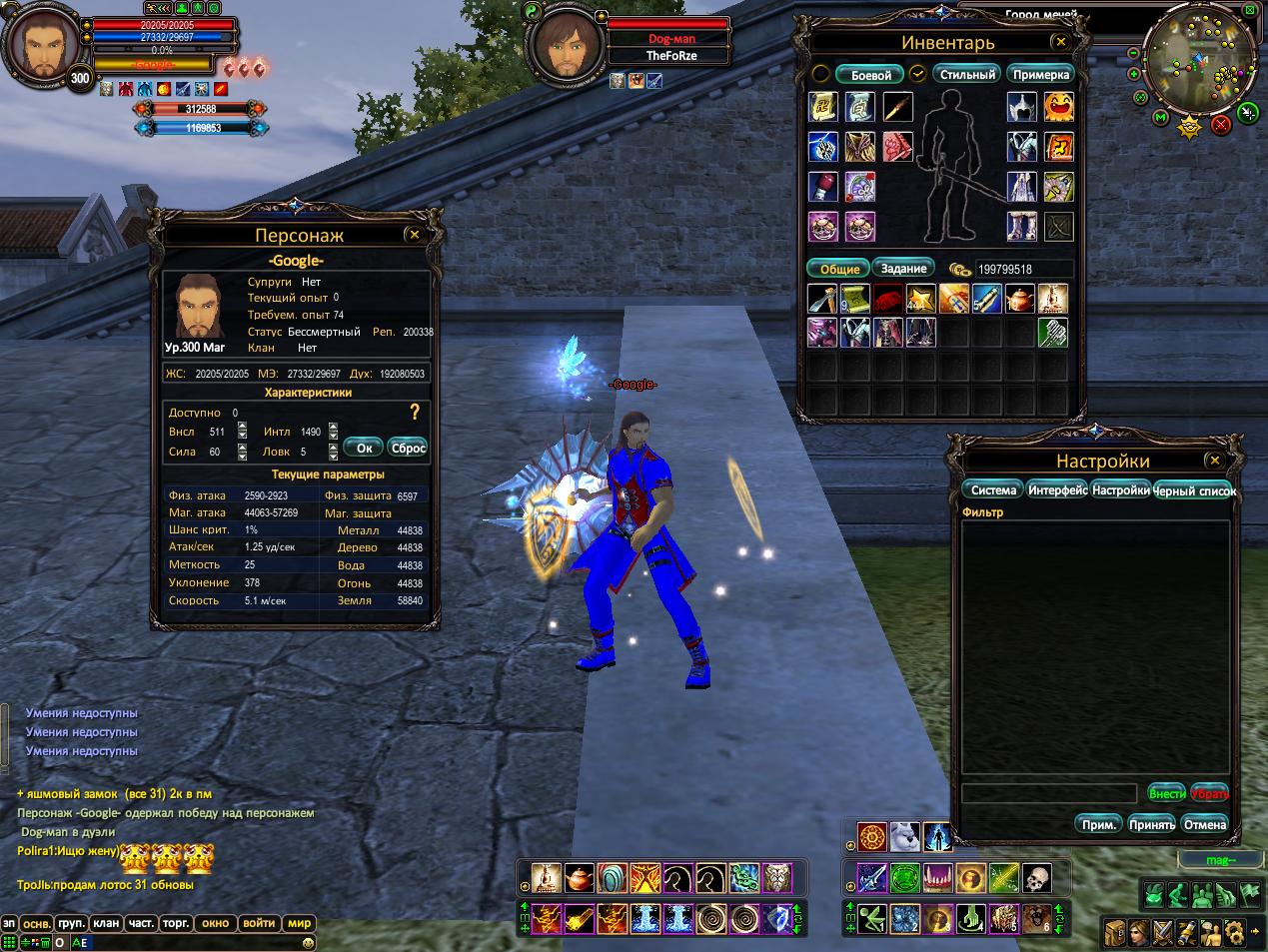This screenshot has width=1268, height=952.
Task: Open the Черный список tab
Action: click(x=1195, y=490)
